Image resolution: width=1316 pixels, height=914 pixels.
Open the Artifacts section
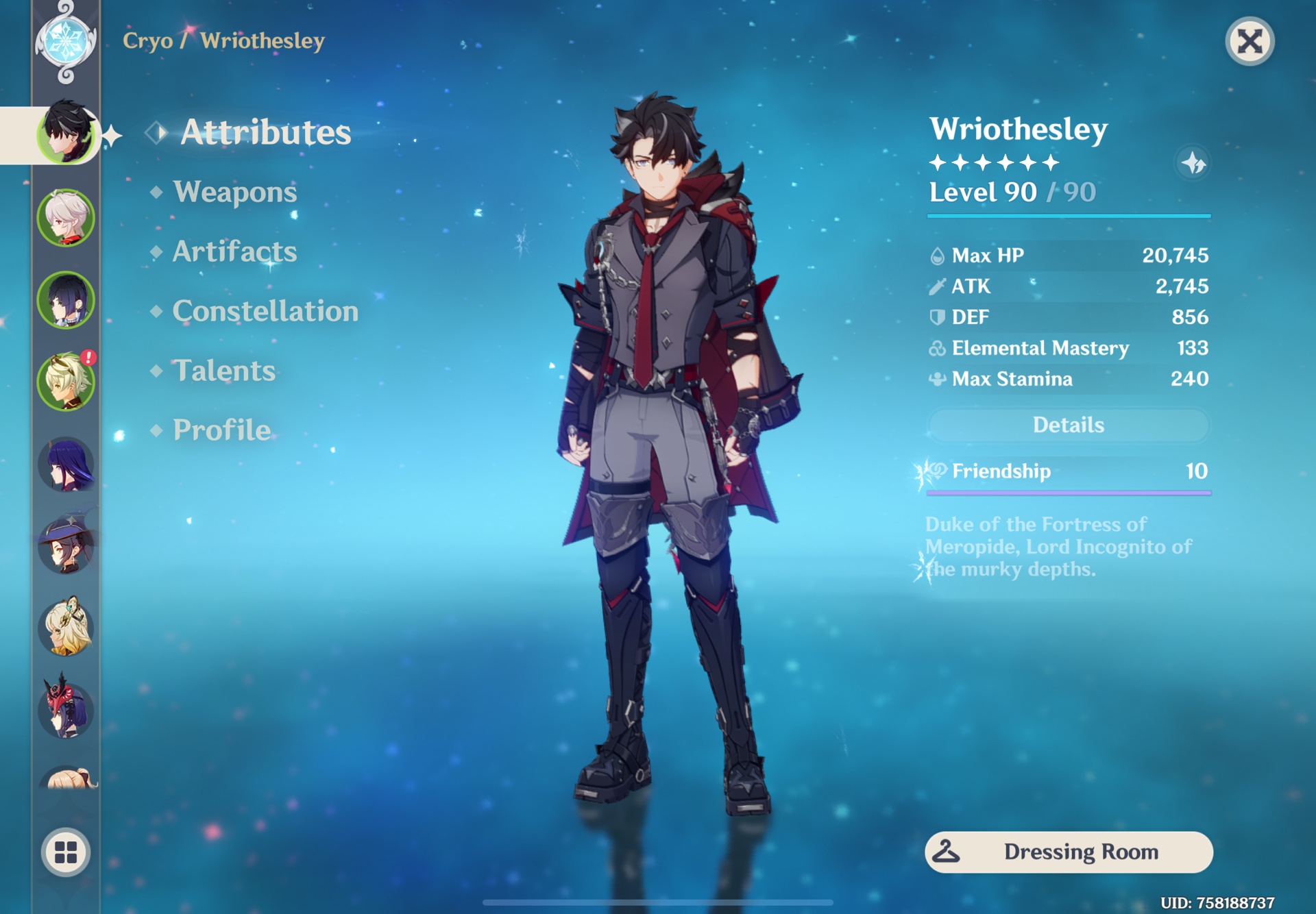point(235,252)
